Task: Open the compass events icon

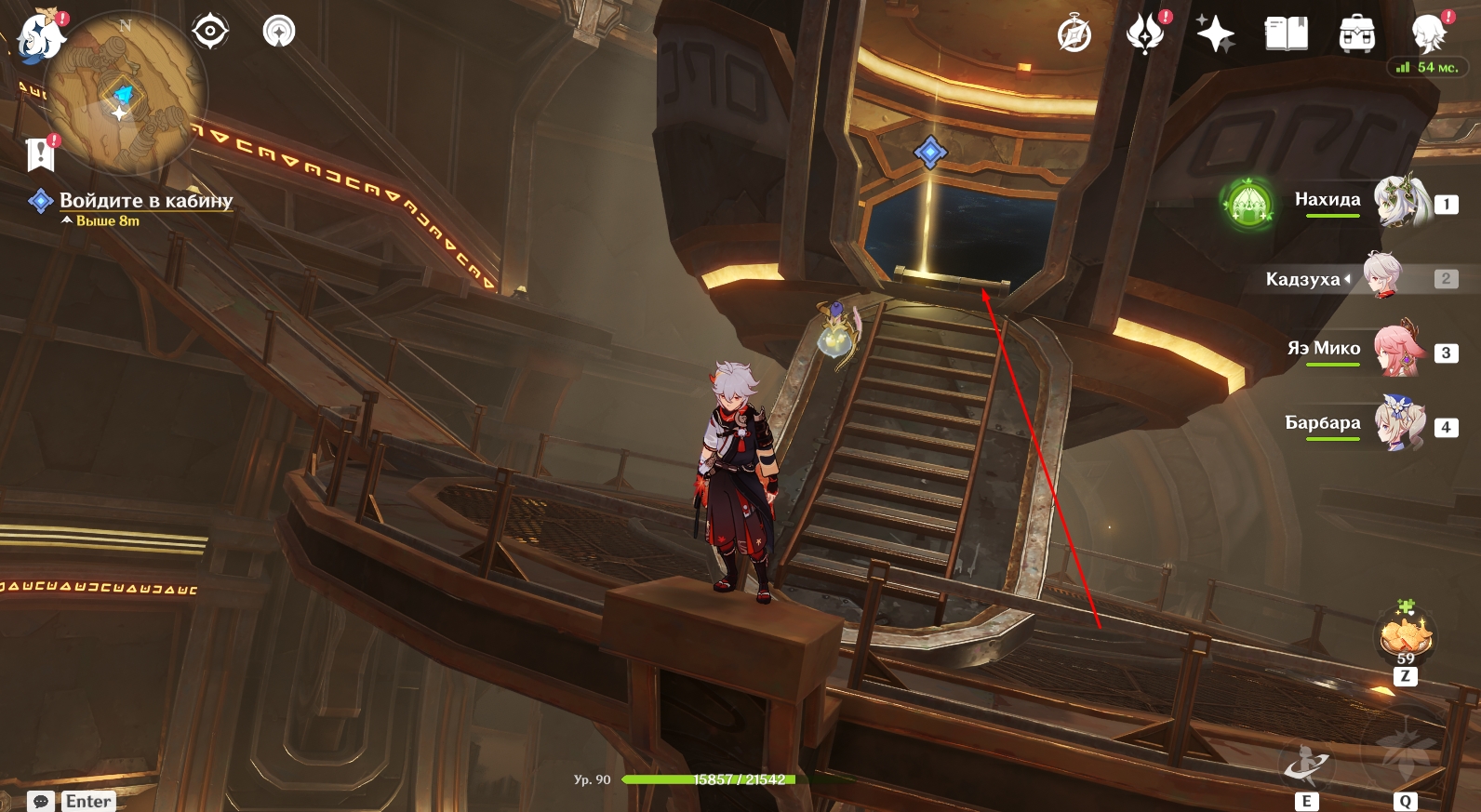Action: pyautogui.click(x=1074, y=35)
